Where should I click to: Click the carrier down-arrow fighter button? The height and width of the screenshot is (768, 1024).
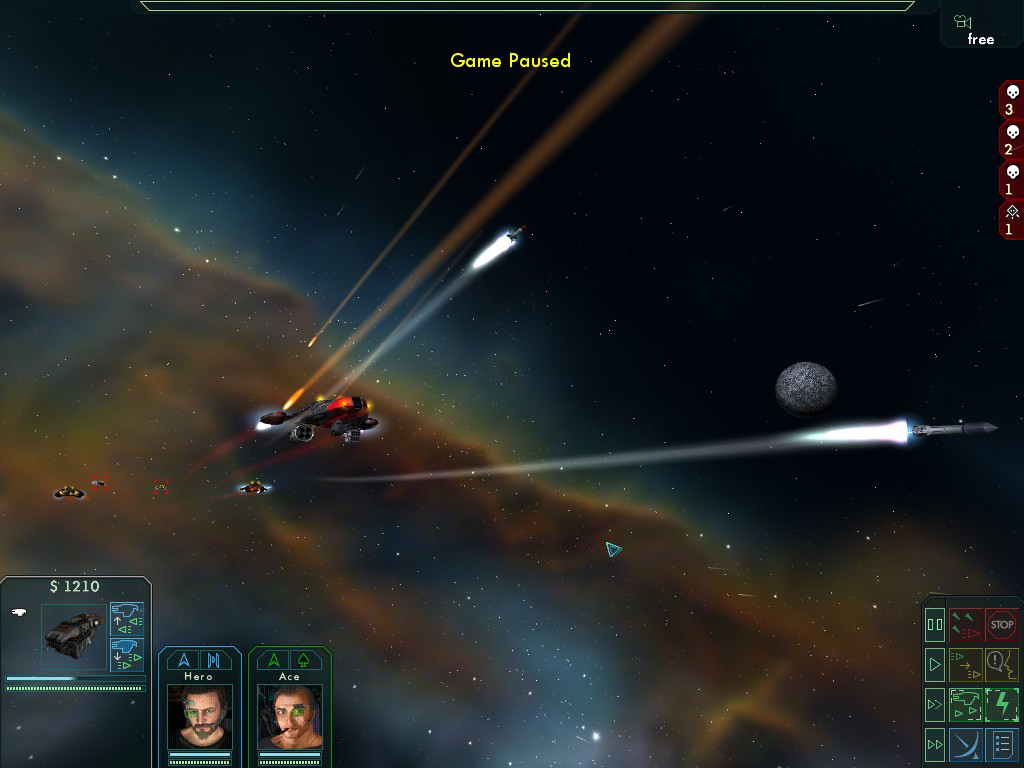point(127,654)
